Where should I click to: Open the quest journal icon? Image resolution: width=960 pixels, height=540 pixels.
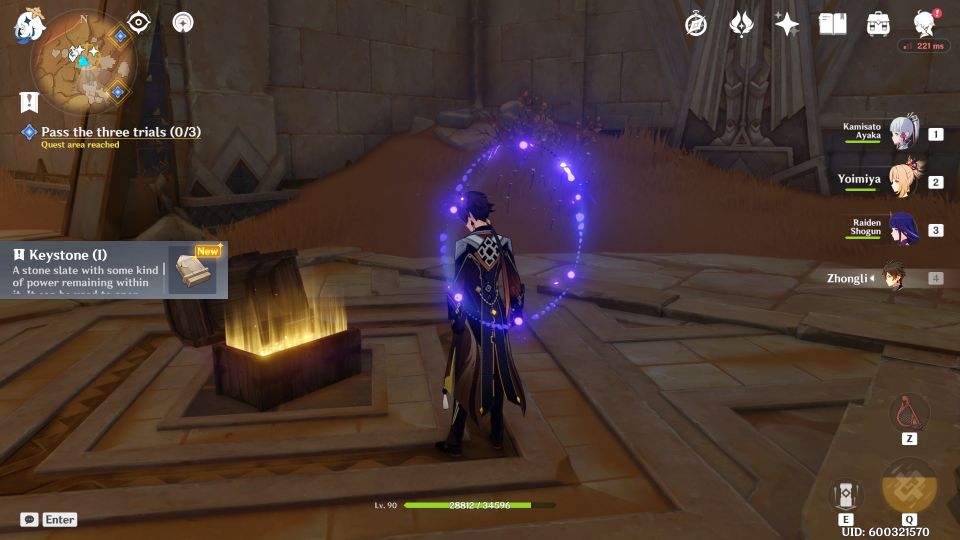click(28, 102)
